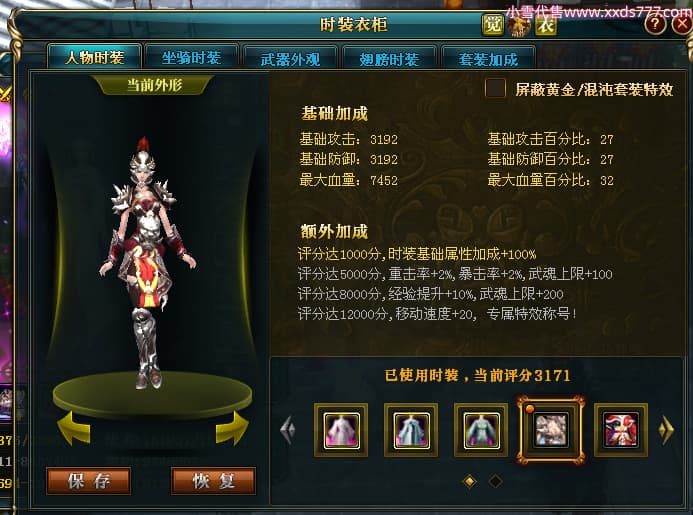Rotate character with the right gold arrow

click(x=232, y=427)
